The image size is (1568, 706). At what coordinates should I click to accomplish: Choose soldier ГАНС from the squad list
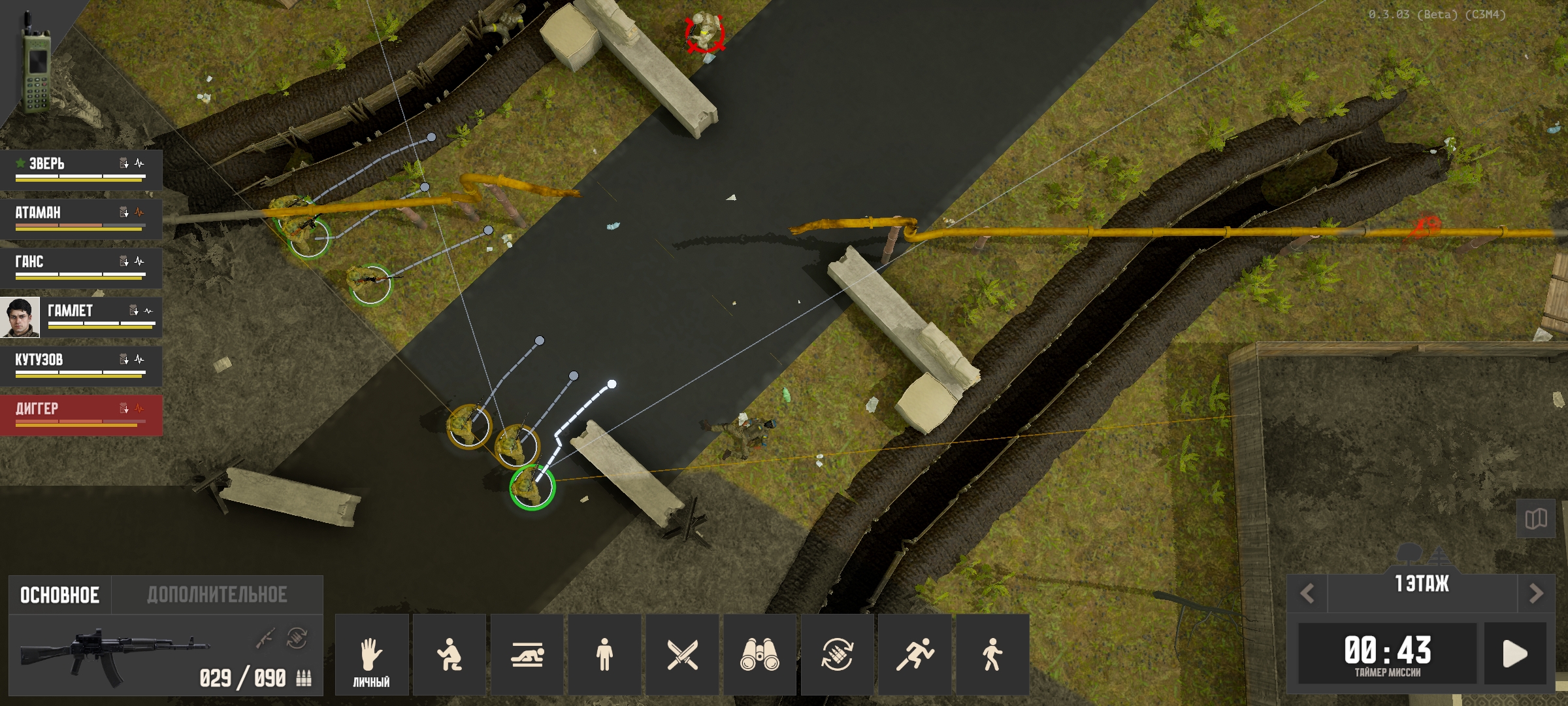click(x=80, y=266)
